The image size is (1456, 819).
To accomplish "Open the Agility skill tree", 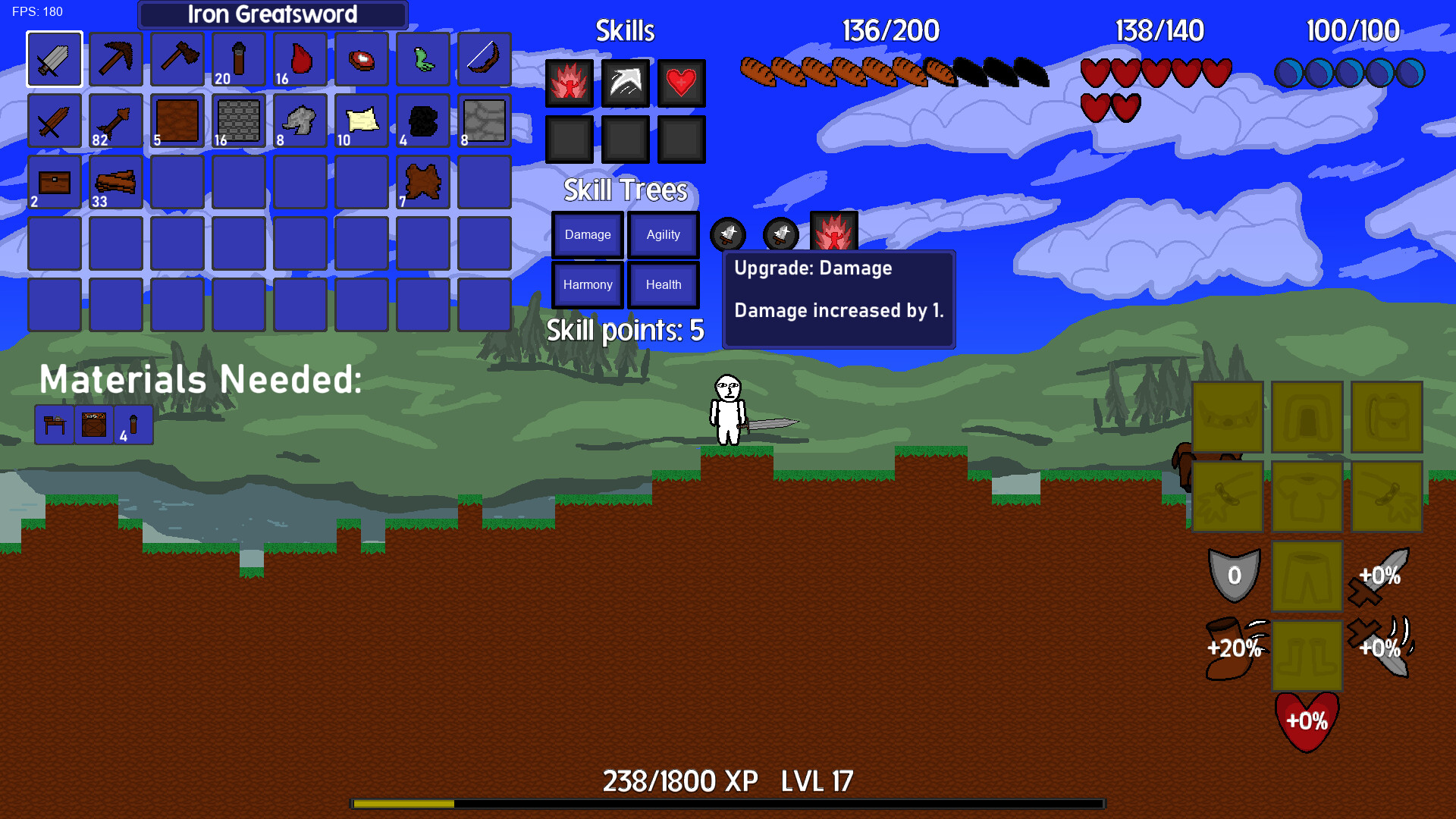I will (663, 235).
